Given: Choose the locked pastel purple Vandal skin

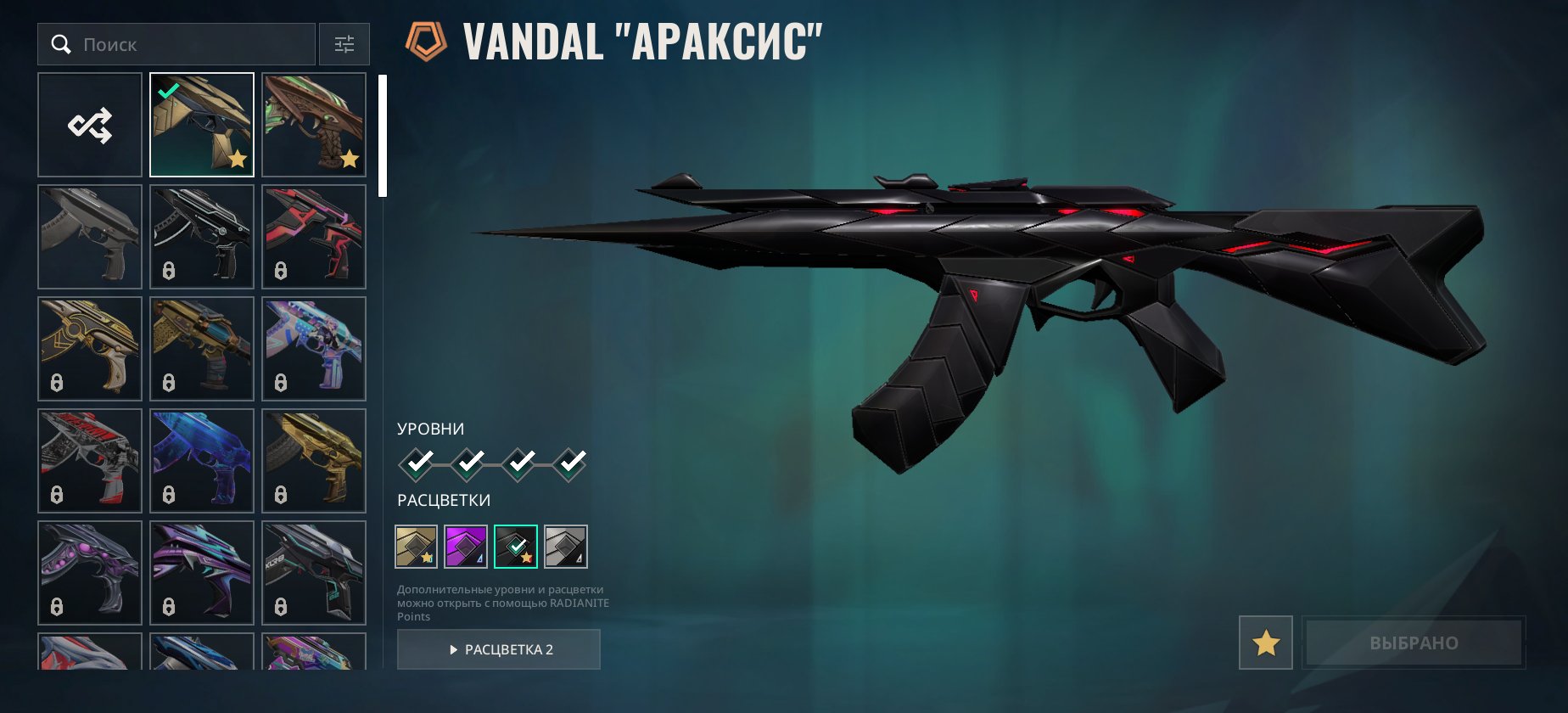Looking at the screenshot, I should 314,349.
